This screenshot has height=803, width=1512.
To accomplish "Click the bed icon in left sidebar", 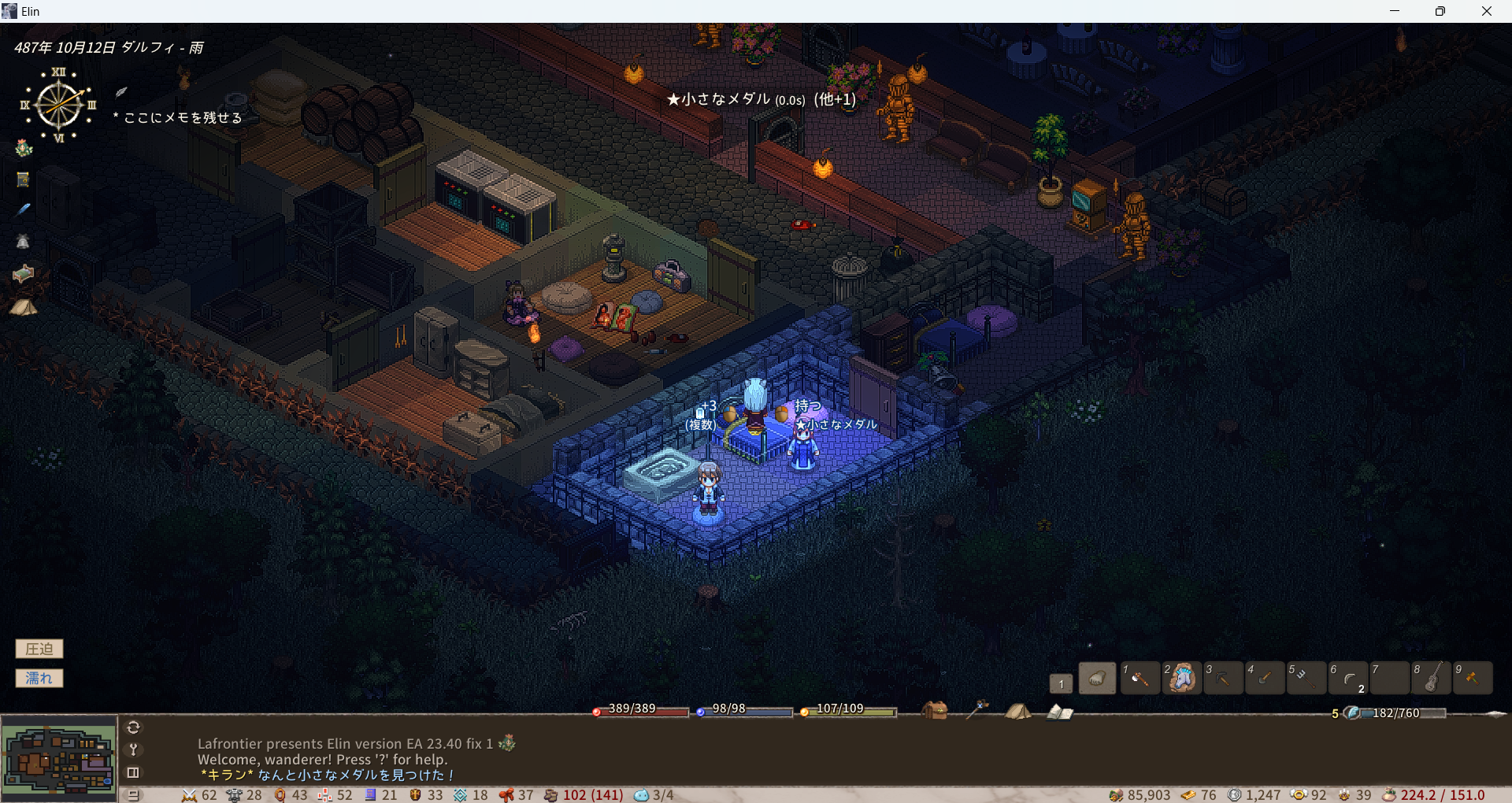I will [23, 273].
